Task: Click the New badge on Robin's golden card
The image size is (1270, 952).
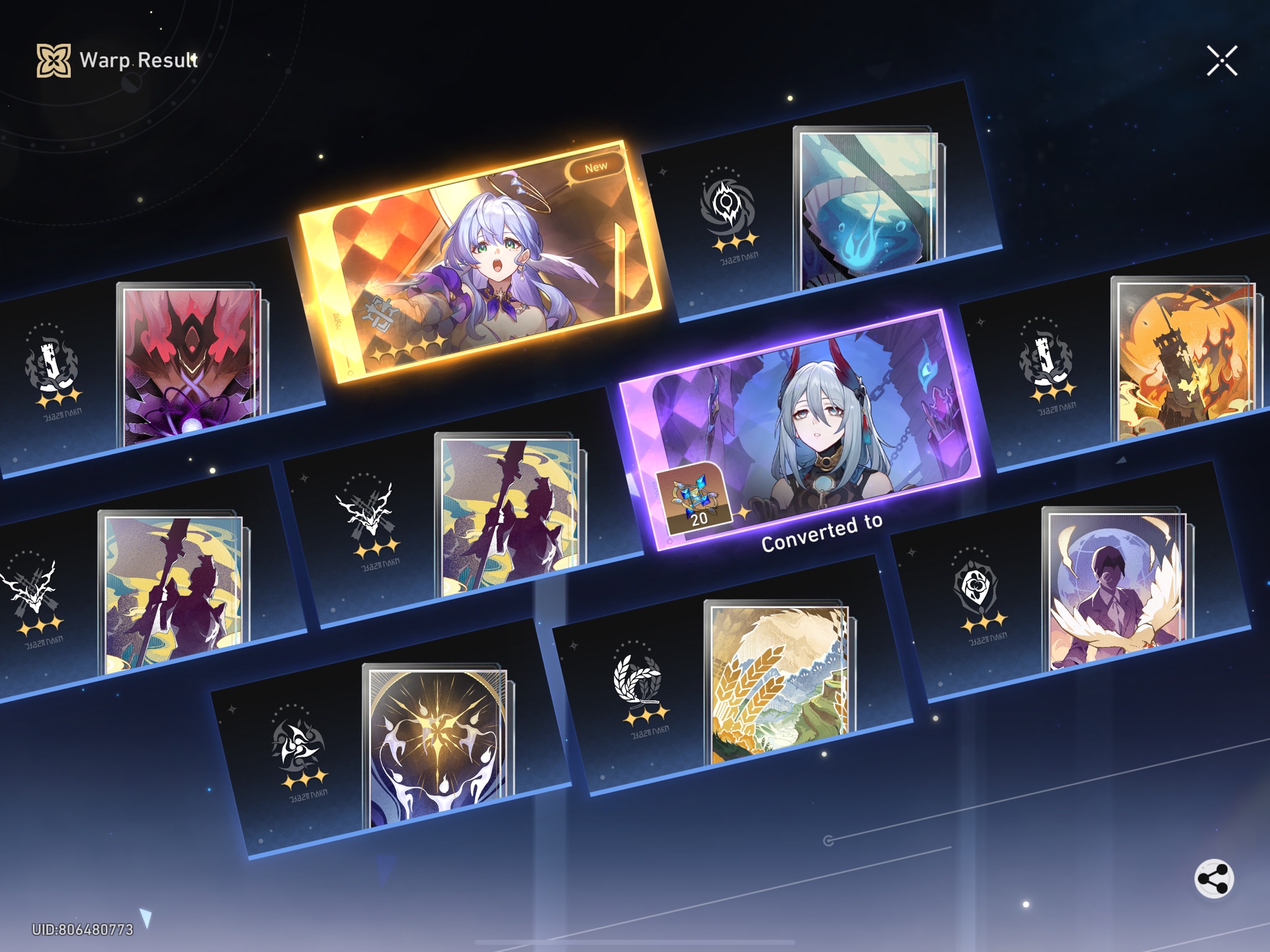Action: click(x=597, y=168)
